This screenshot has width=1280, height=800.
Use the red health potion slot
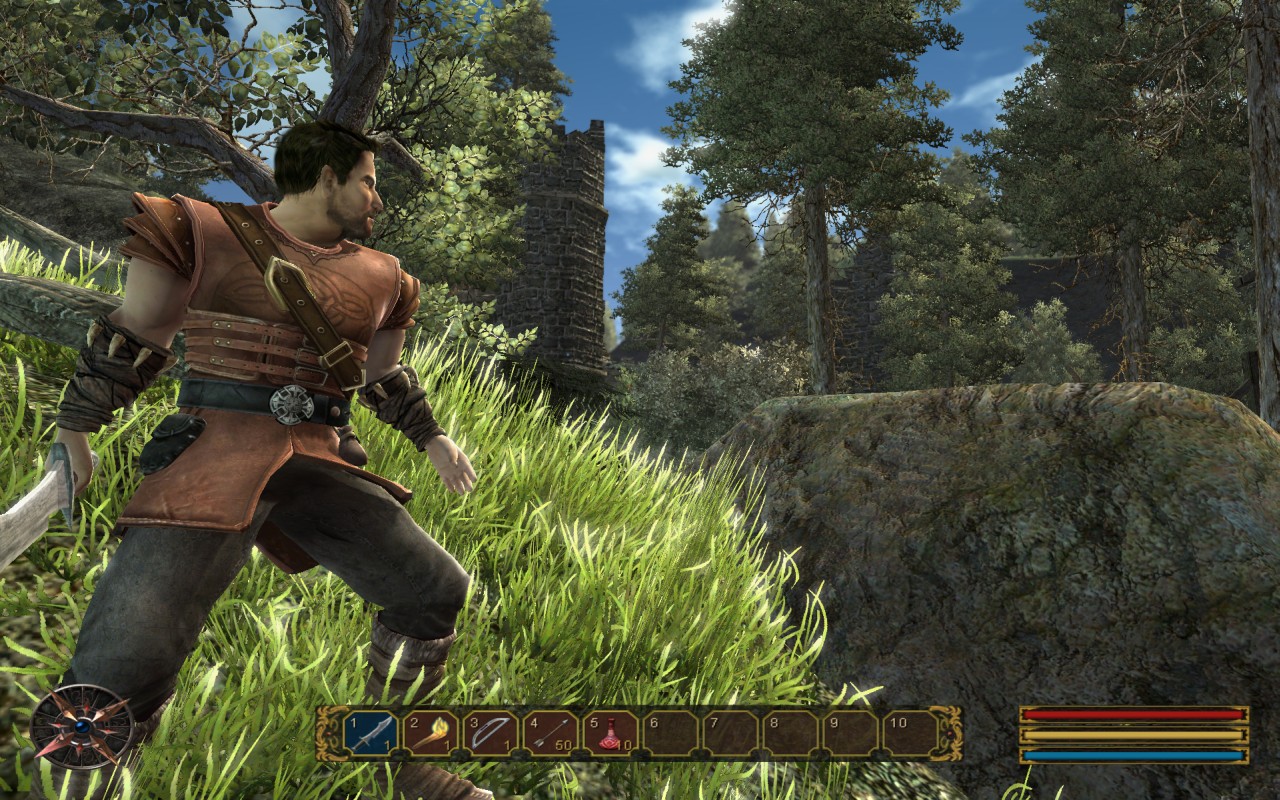coord(611,734)
